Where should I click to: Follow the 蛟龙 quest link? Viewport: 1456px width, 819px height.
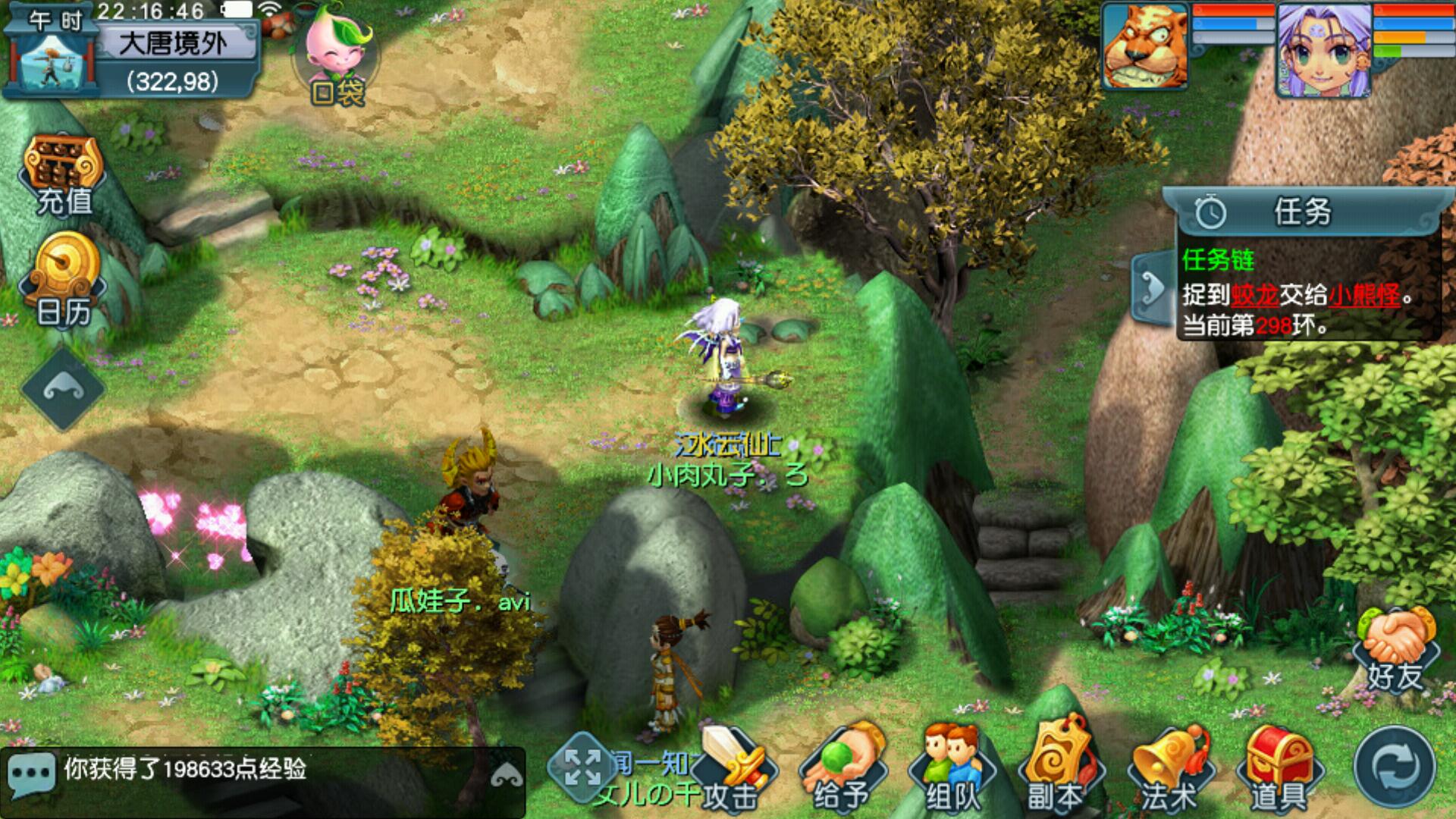coord(1254,295)
